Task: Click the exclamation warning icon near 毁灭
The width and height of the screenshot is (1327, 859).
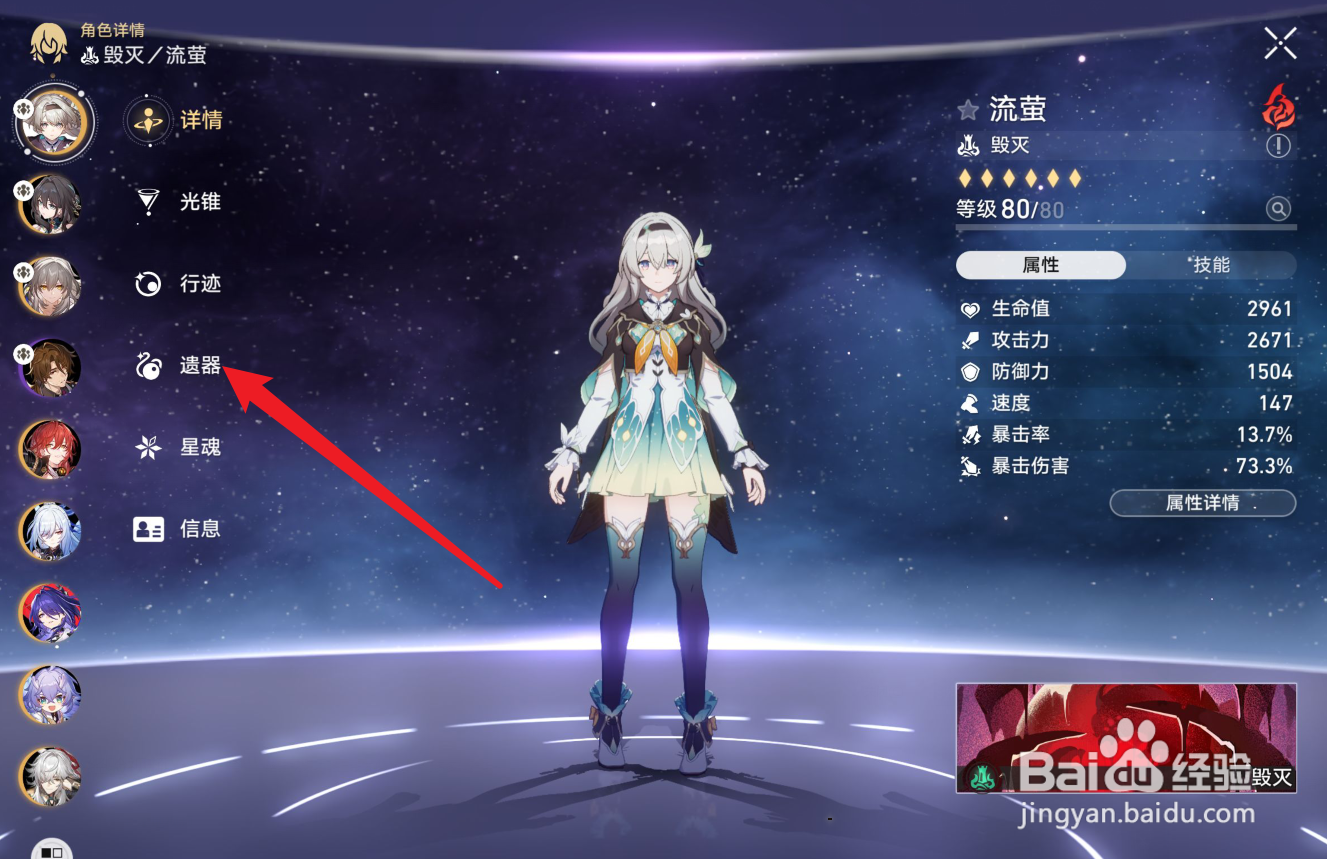Action: pos(1277,146)
